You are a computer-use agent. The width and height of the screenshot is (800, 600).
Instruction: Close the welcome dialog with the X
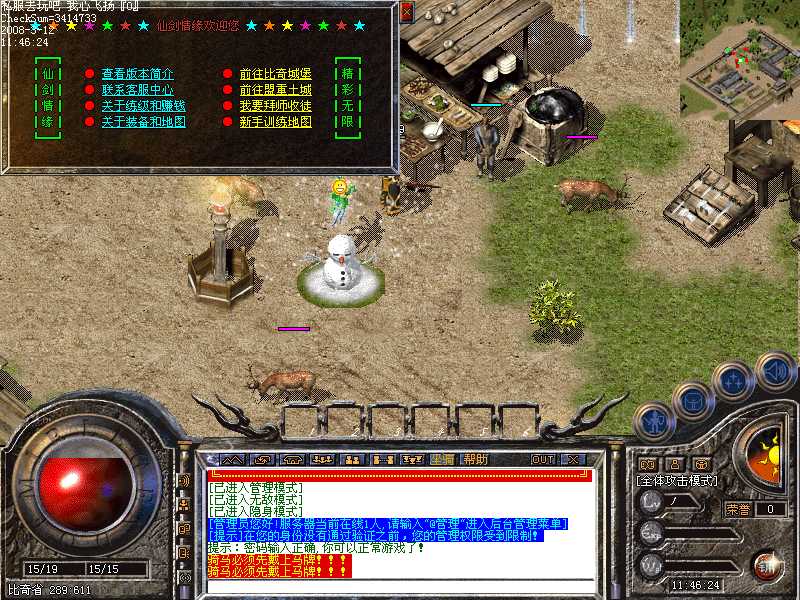coord(406,12)
